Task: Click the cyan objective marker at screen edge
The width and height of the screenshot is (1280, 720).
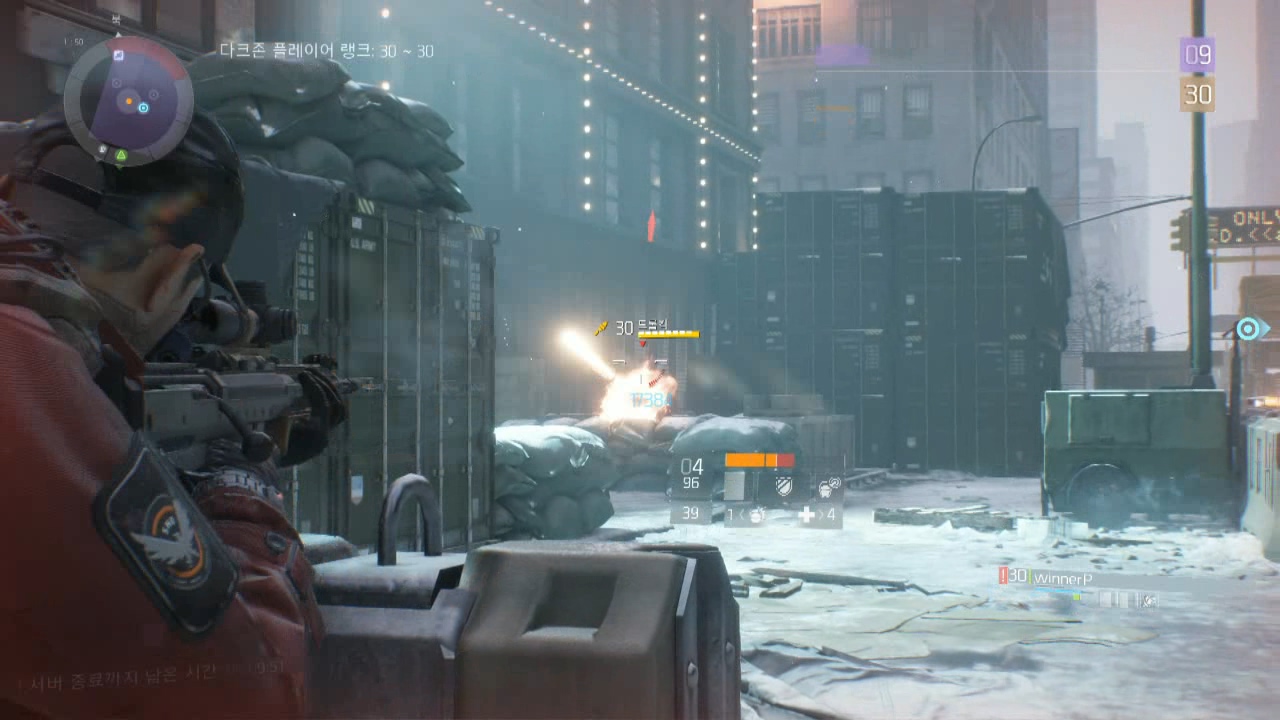Action: point(1248,328)
